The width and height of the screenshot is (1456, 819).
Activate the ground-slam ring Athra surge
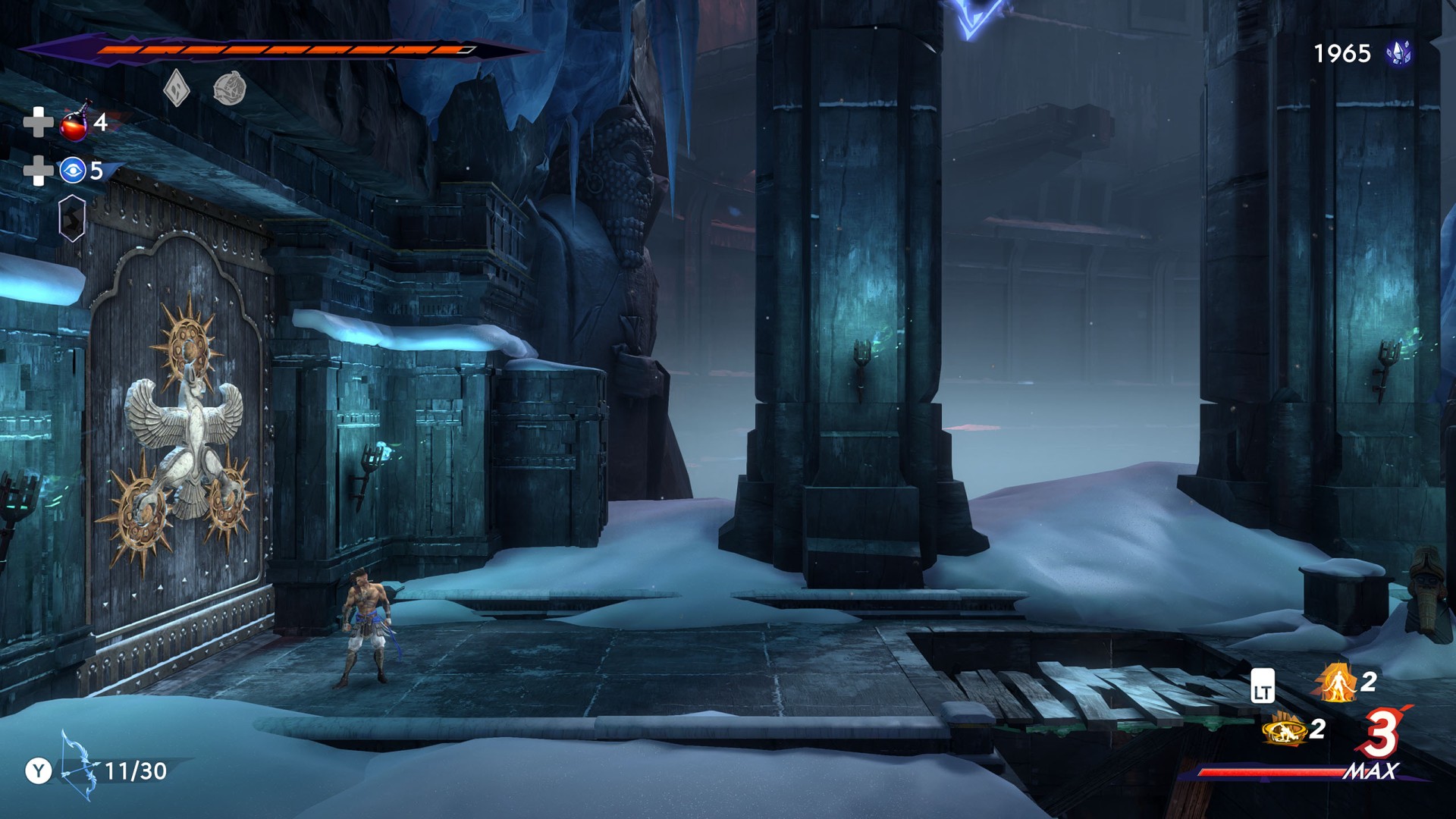pos(1283,730)
